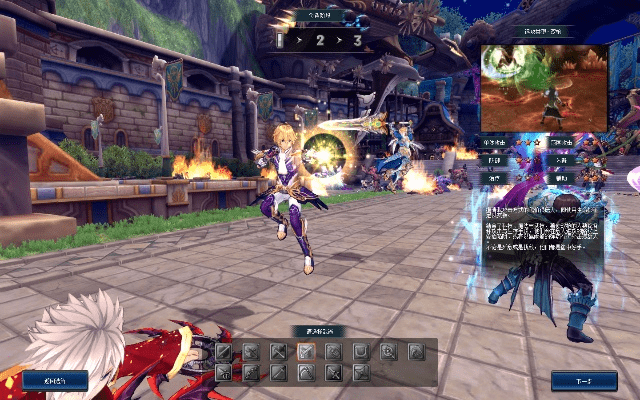The width and height of the screenshot is (640, 400).
Task: Pick the circular ring weapon icon
Action: pyautogui.click(x=388, y=351)
